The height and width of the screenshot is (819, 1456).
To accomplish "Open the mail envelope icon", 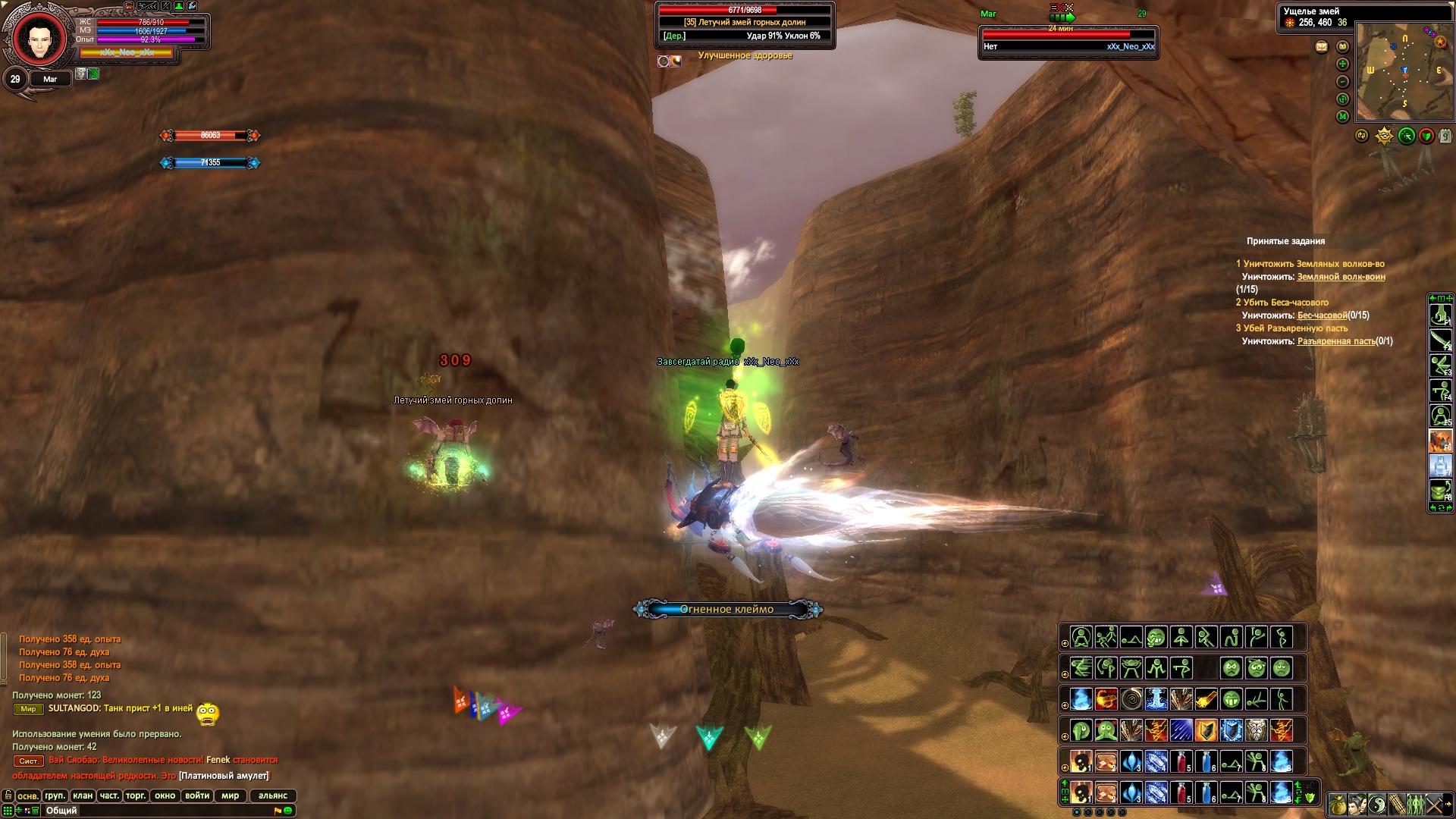I will coord(1322,47).
